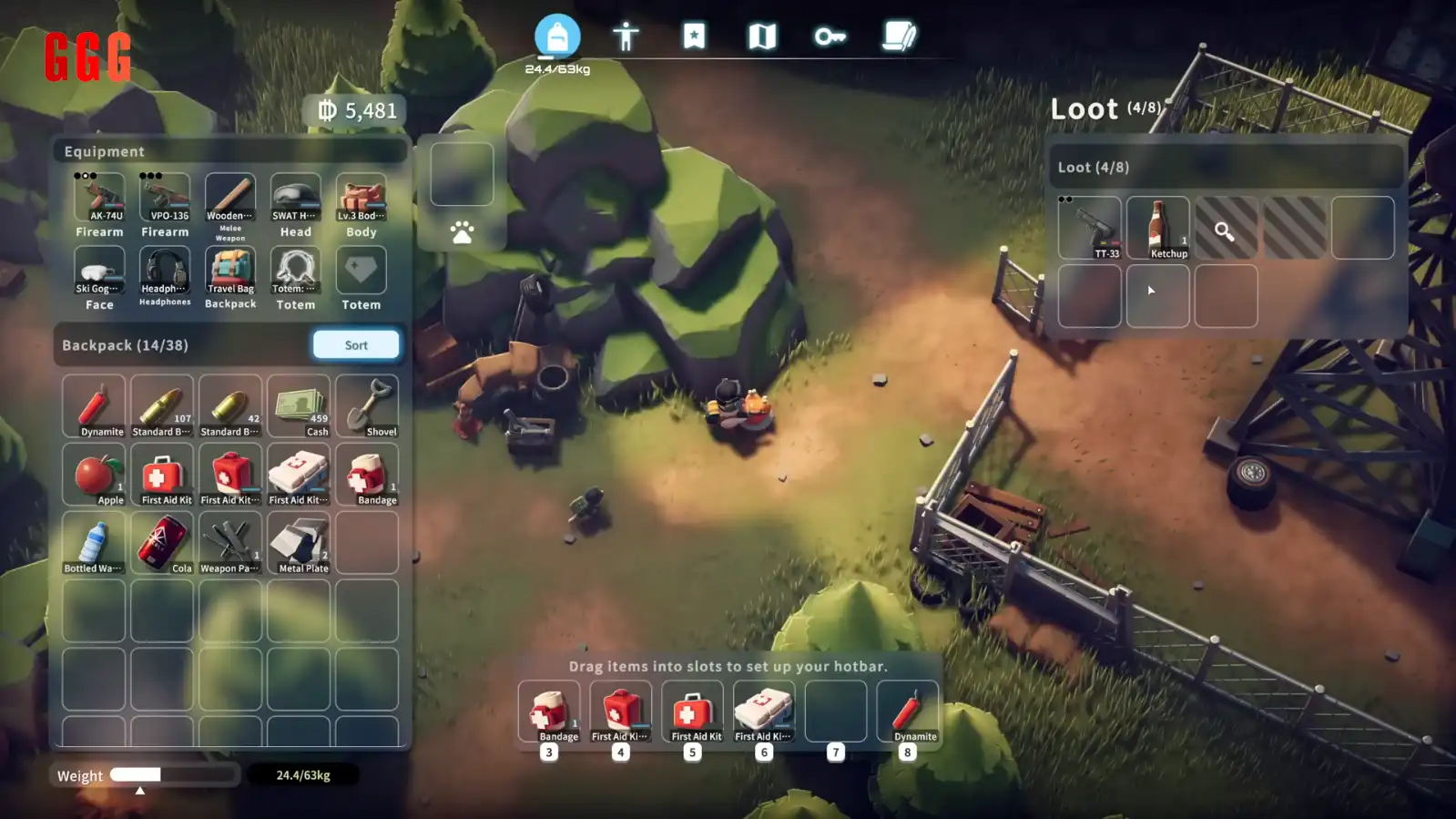Image resolution: width=1456 pixels, height=819 pixels.
Task: Open the keys tab
Action: pyautogui.click(x=830, y=36)
